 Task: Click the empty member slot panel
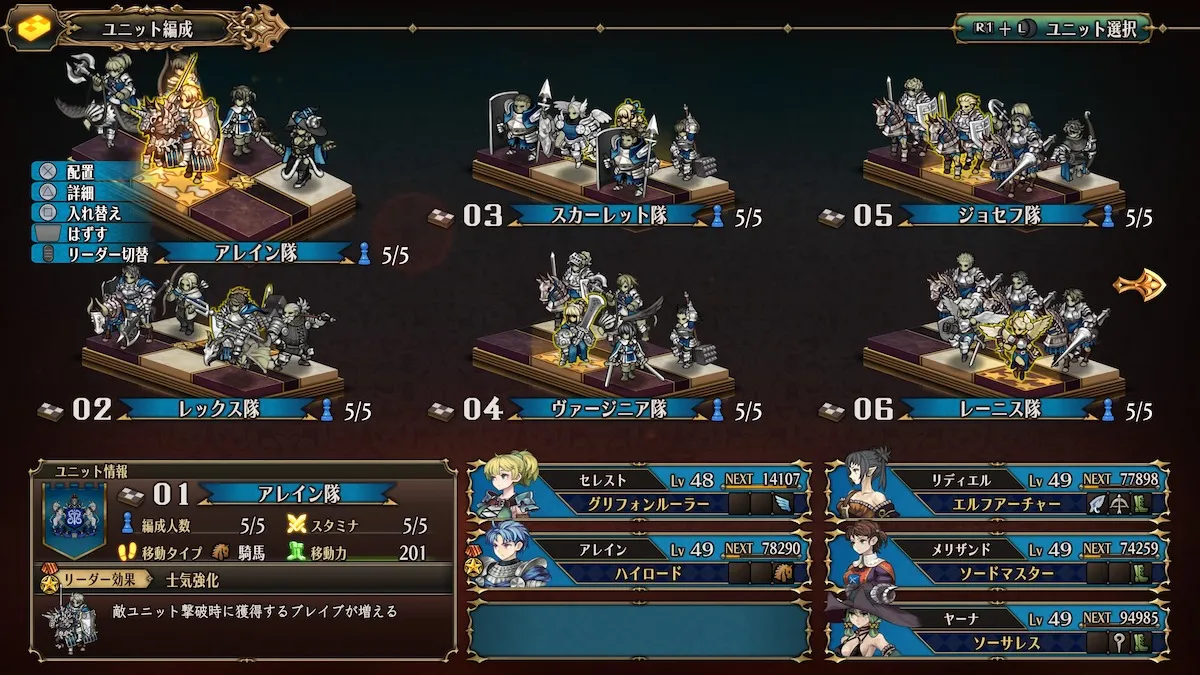tap(640, 629)
